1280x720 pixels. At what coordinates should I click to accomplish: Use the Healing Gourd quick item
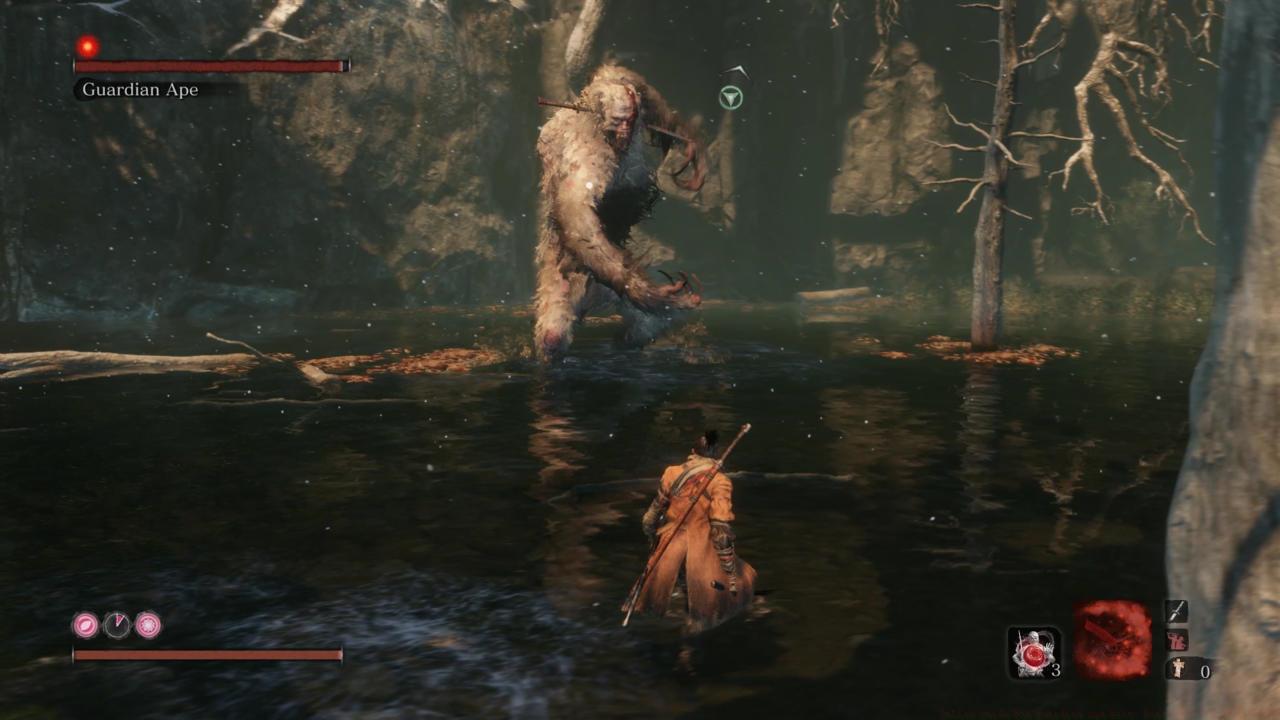(1034, 653)
